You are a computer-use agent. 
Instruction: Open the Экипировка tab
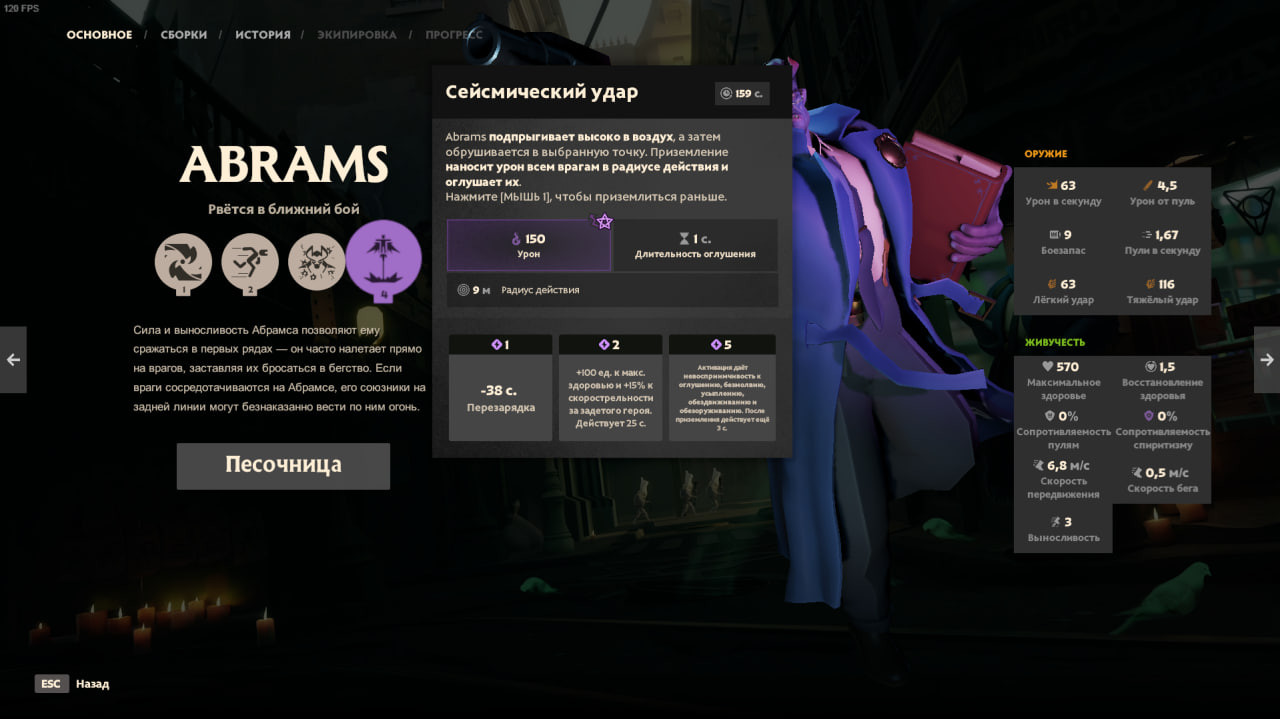(x=357, y=35)
